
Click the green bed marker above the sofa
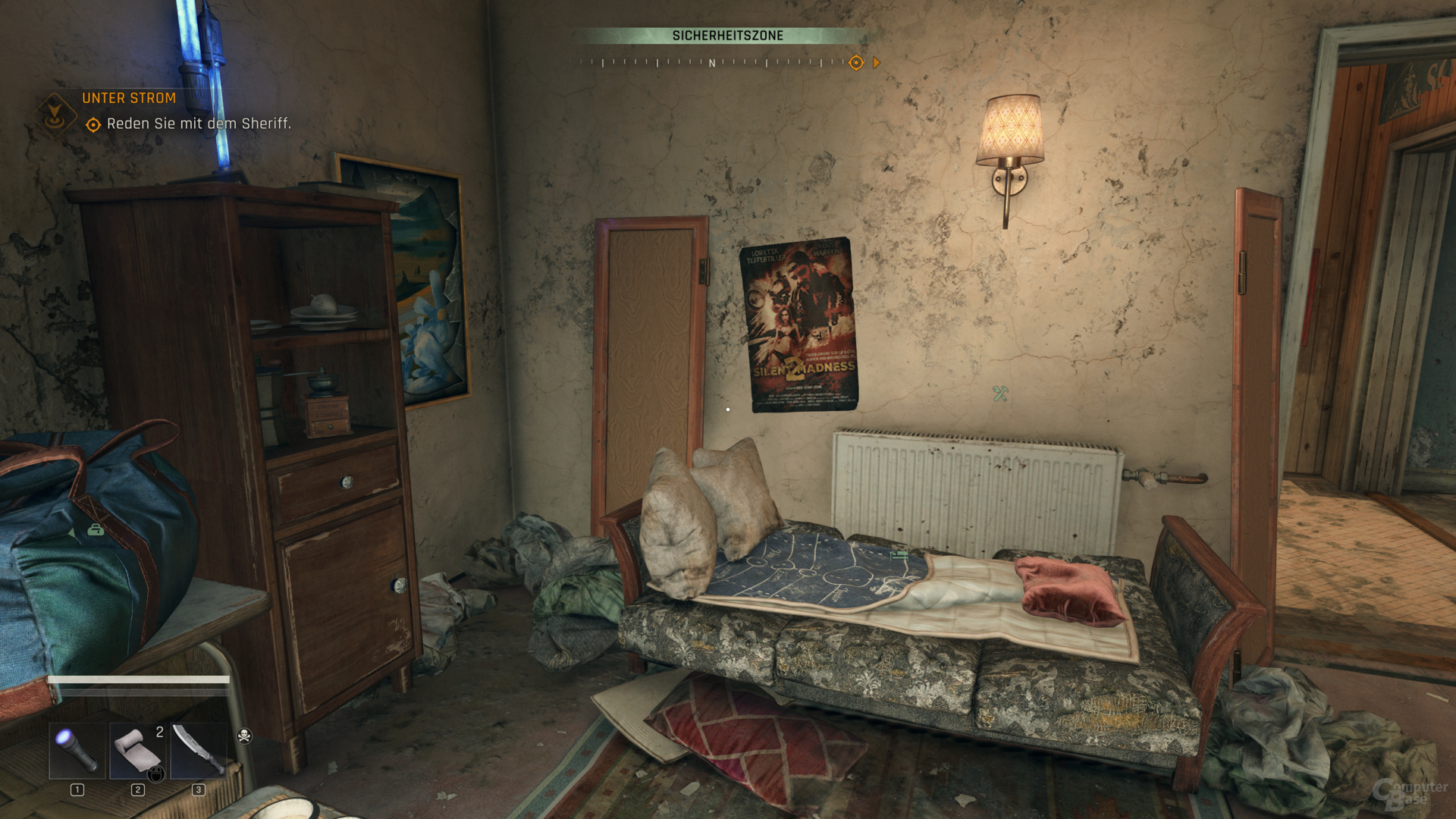899,555
